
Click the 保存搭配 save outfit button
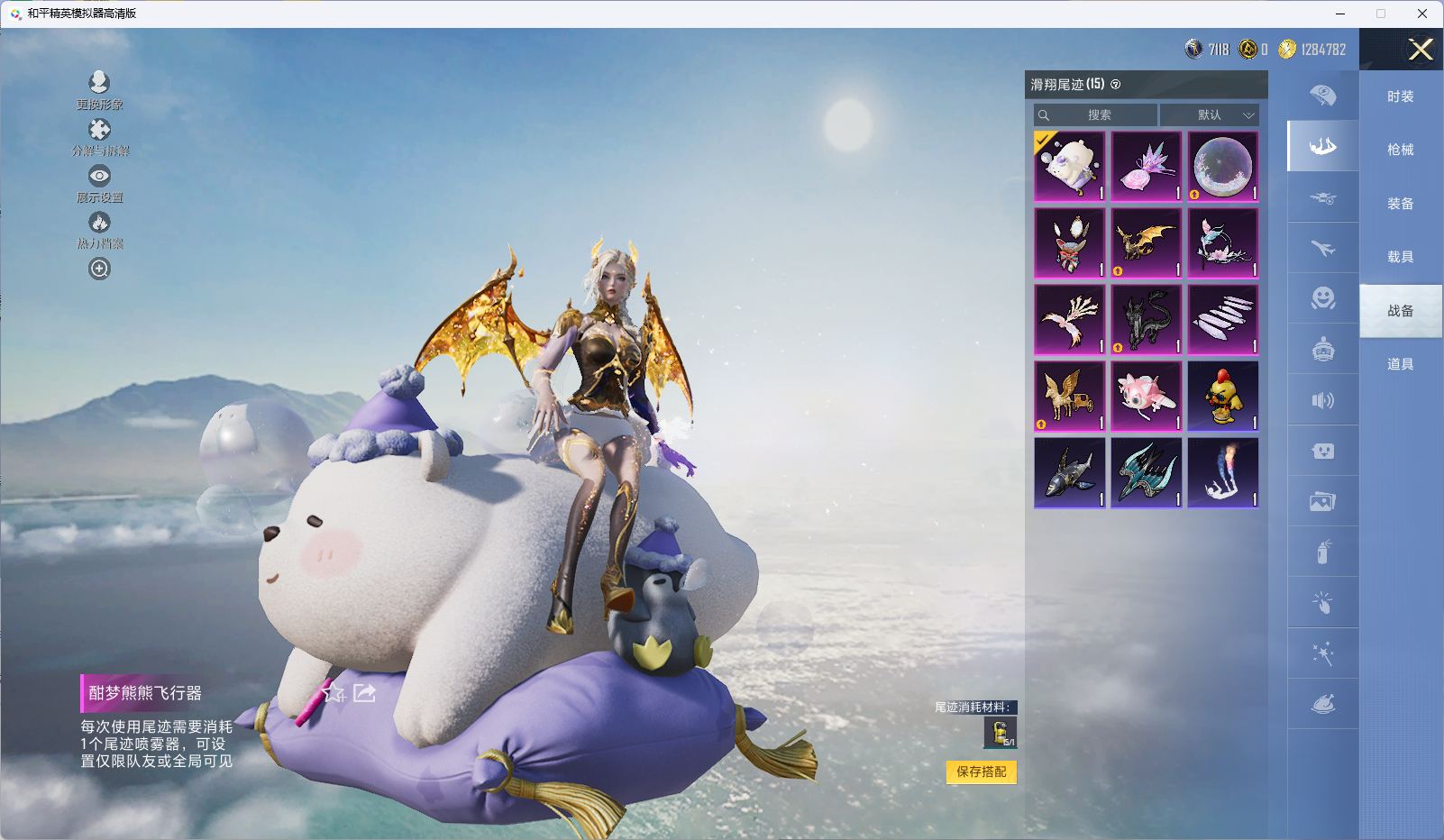click(981, 772)
